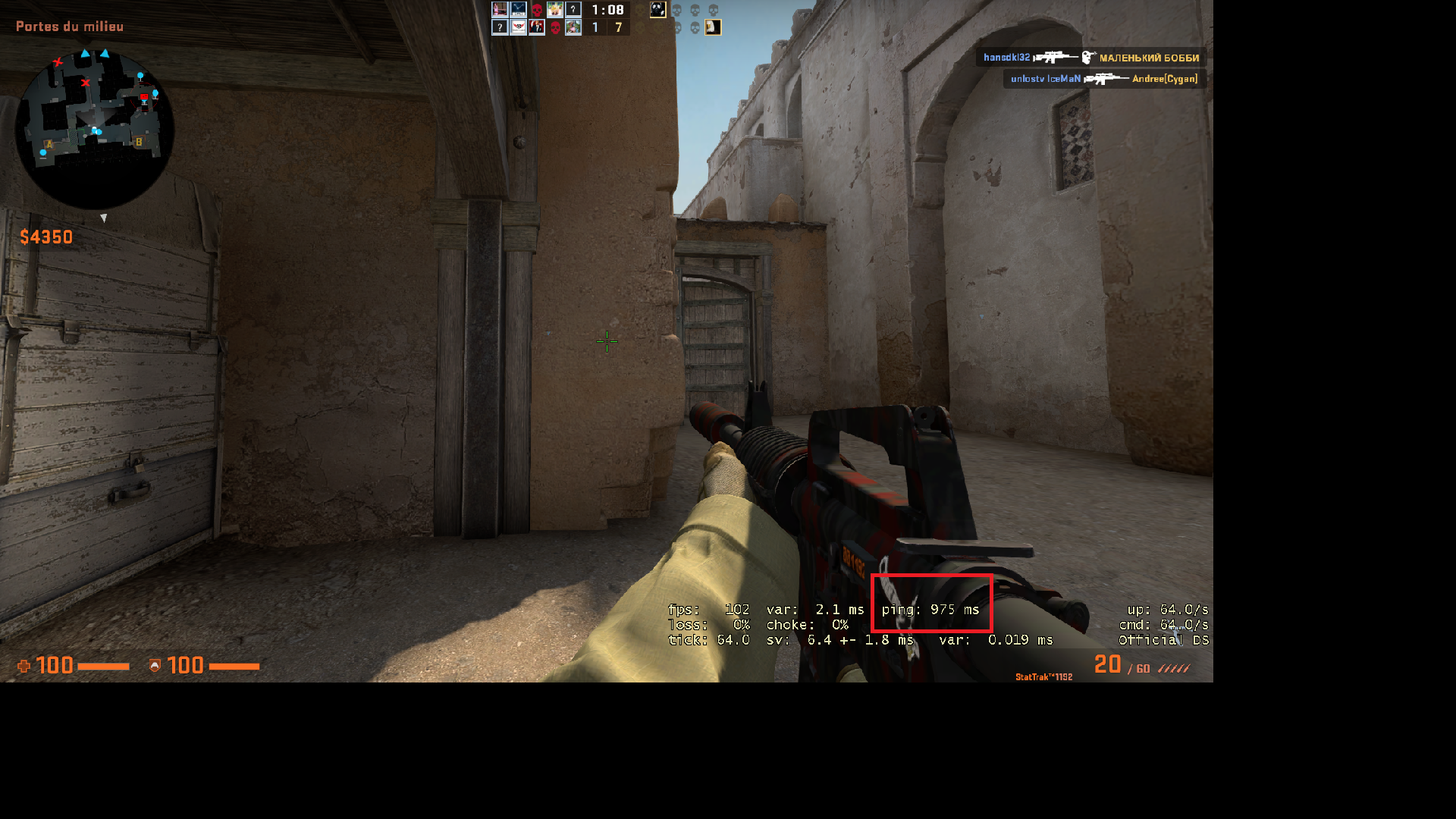Select the $4350 money display

[45, 237]
